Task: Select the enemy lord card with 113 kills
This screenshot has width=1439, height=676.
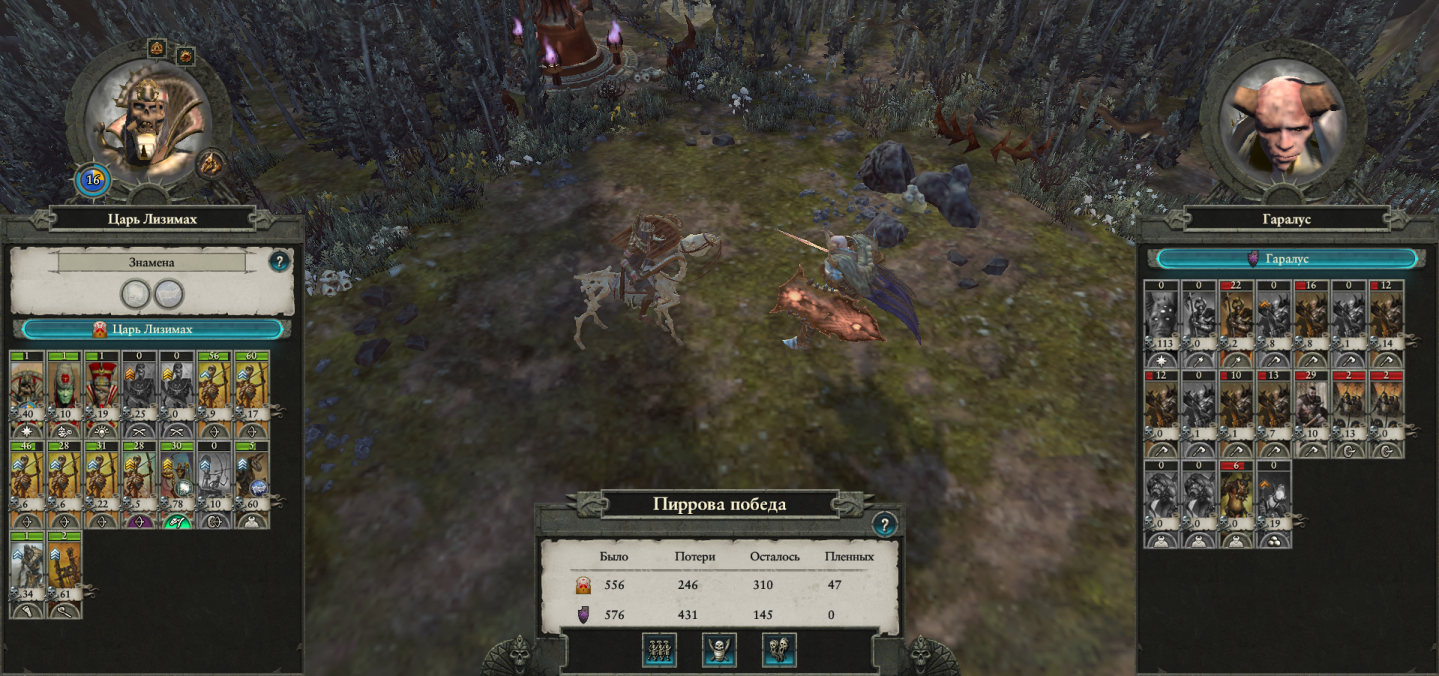Action: point(1160,322)
